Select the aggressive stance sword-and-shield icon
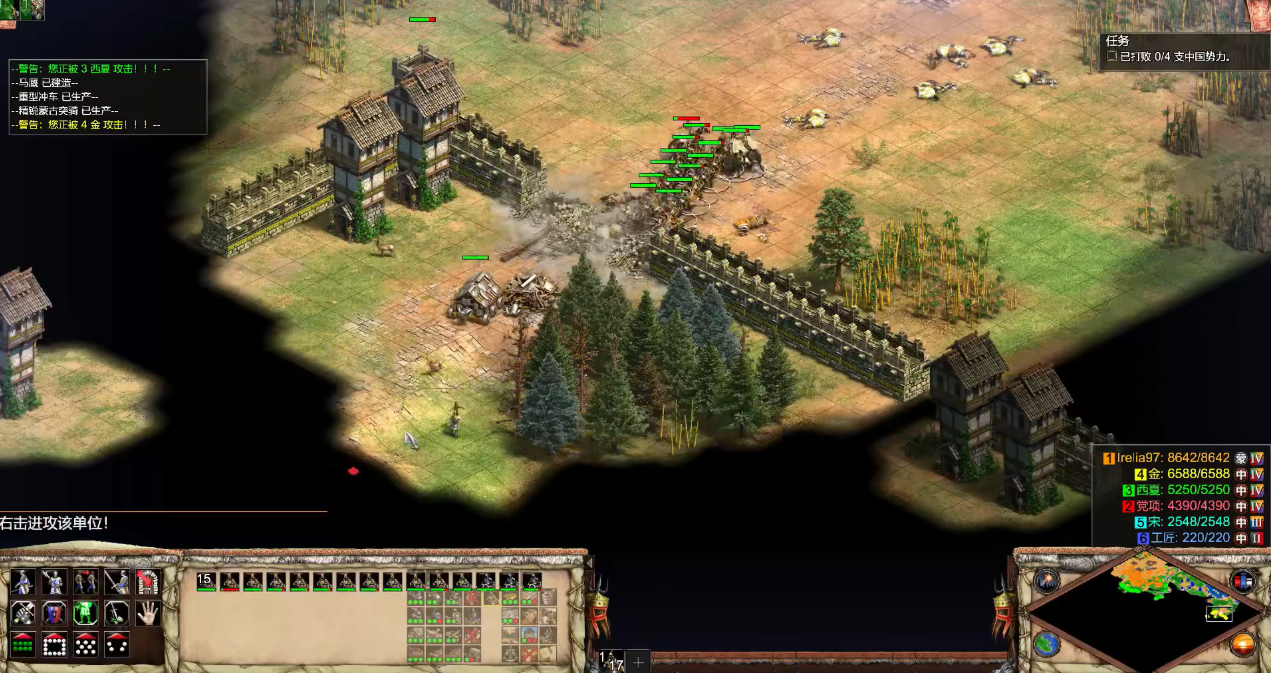 click(x=23, y=582)
